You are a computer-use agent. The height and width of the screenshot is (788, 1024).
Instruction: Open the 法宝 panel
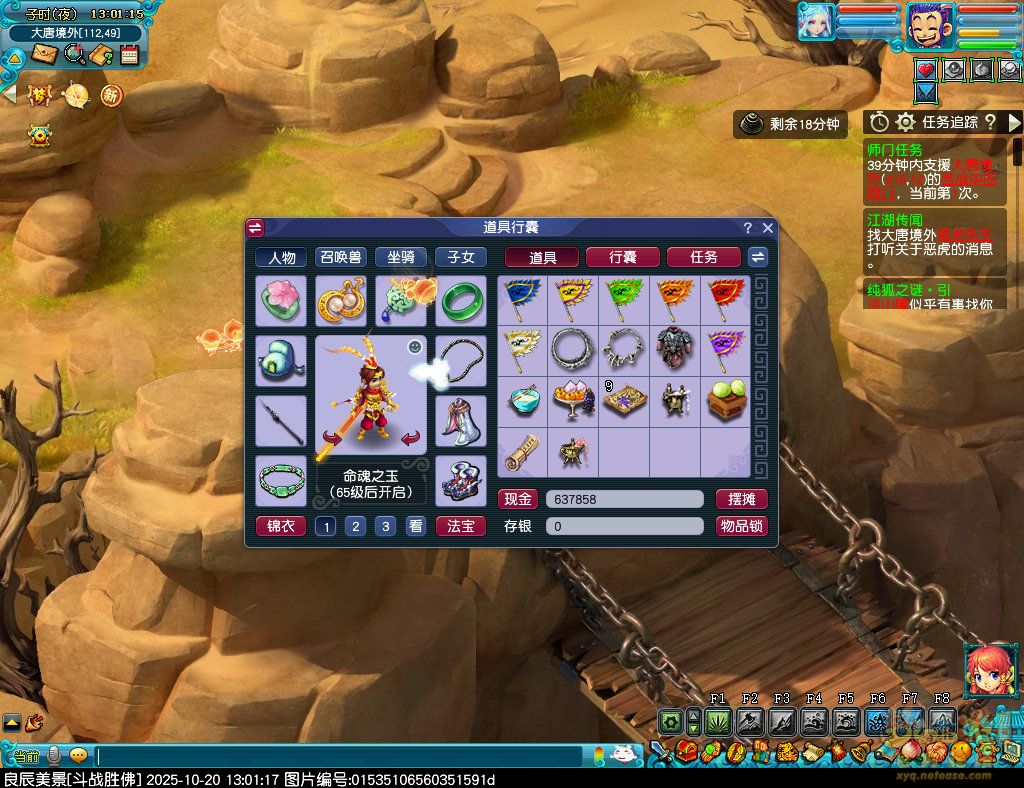(x=460, y=526)
